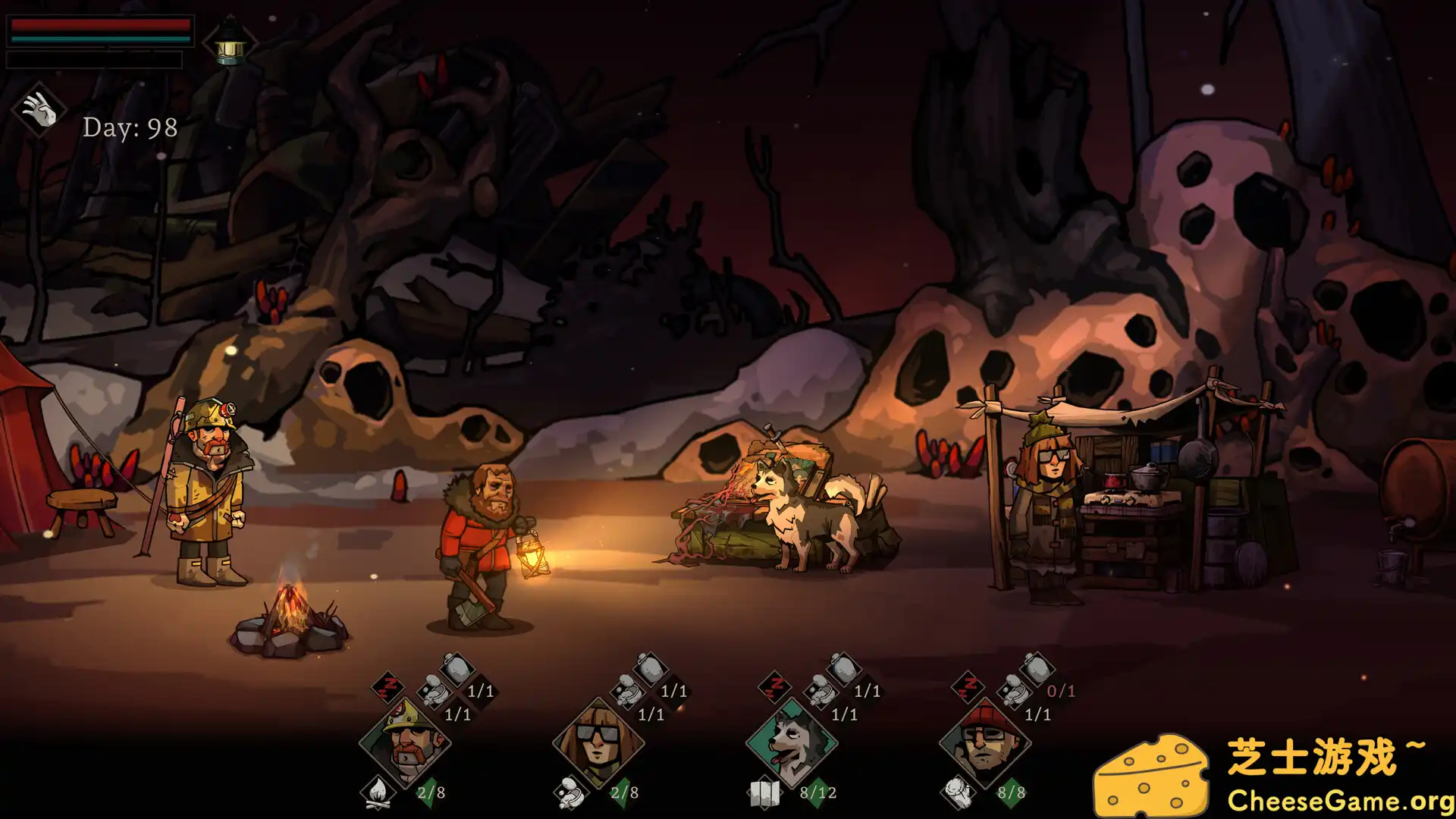Choose the sunglasses woman's portrait
The width and height of the screenshot is (1456, 819).
click(x=598, y=742)
